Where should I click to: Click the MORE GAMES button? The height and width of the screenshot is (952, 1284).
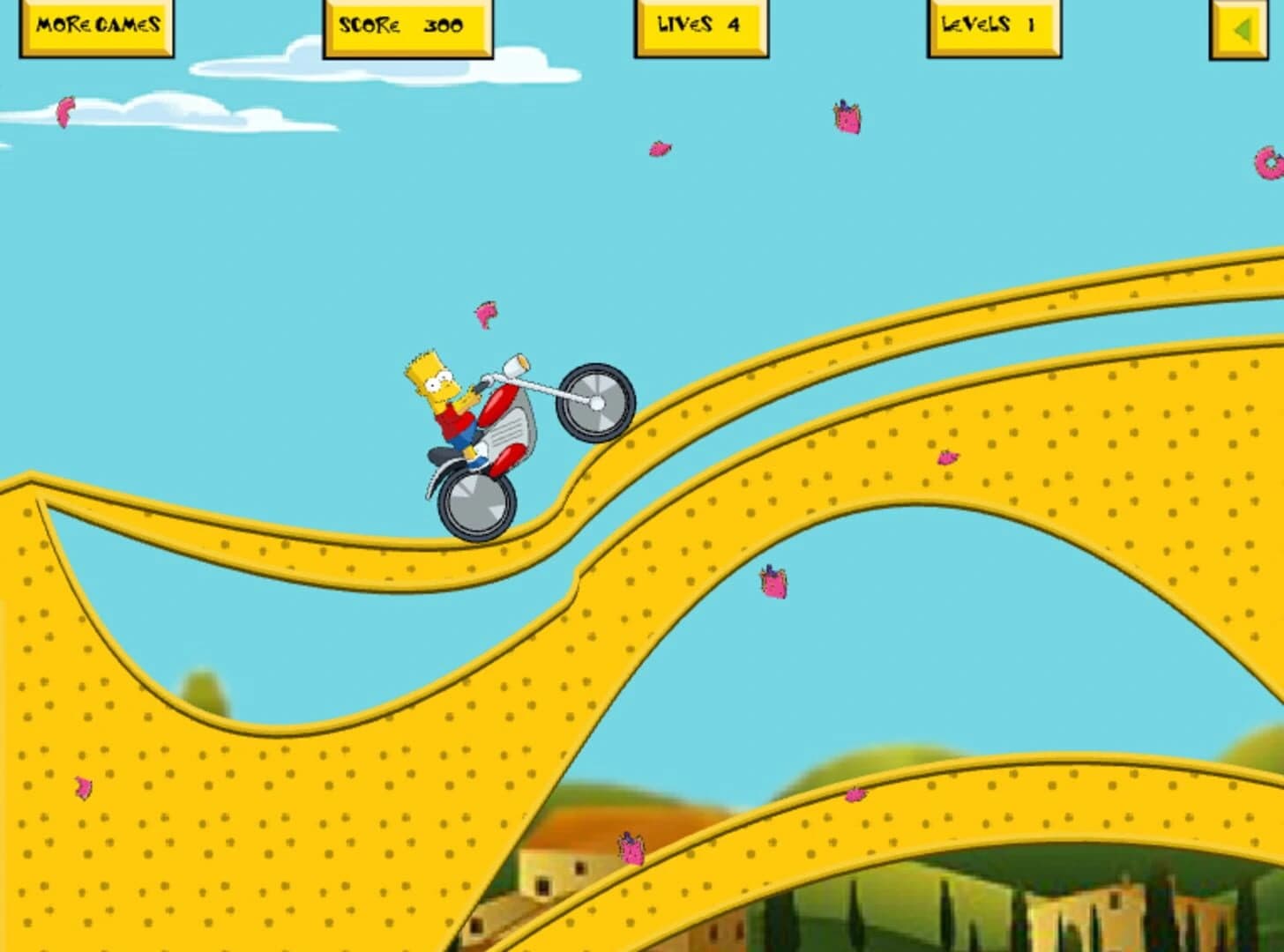(x=94, y=26)
